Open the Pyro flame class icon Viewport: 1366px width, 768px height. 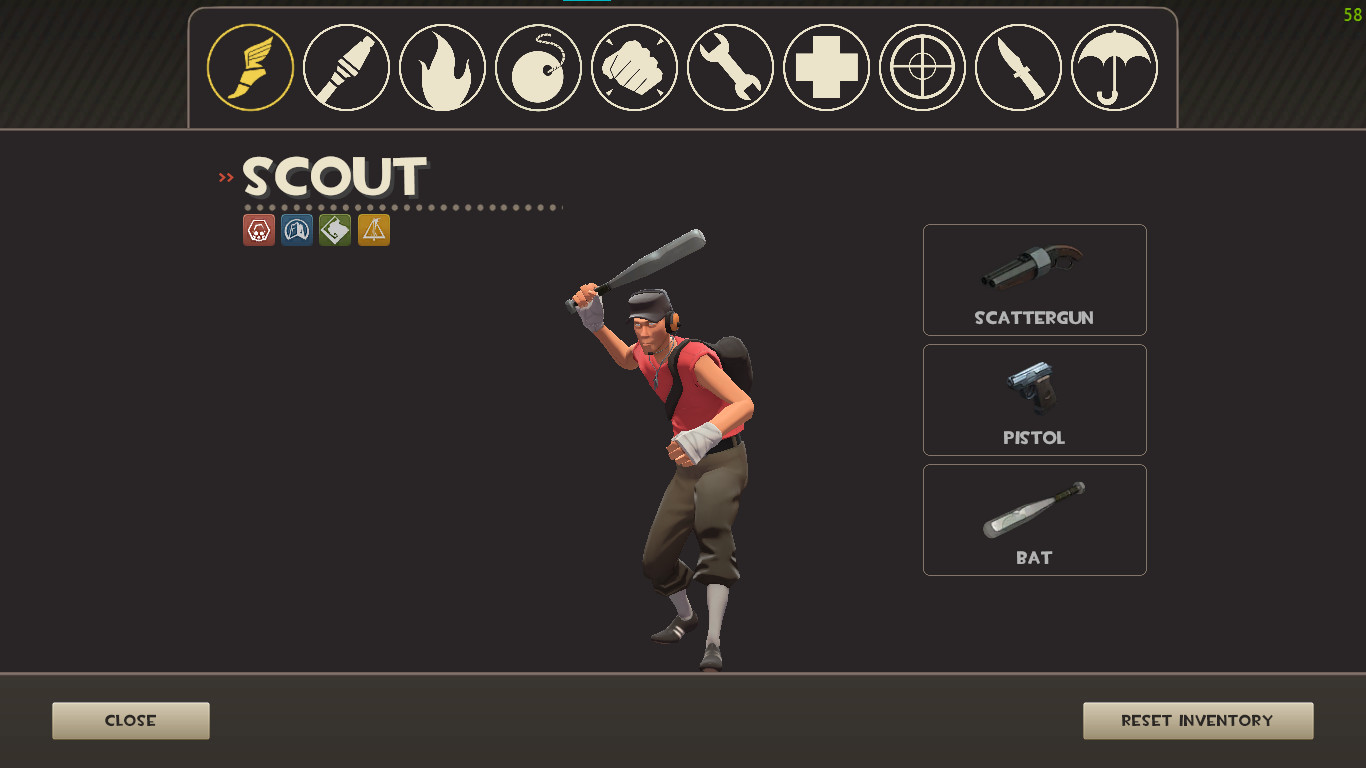[441, 66]
